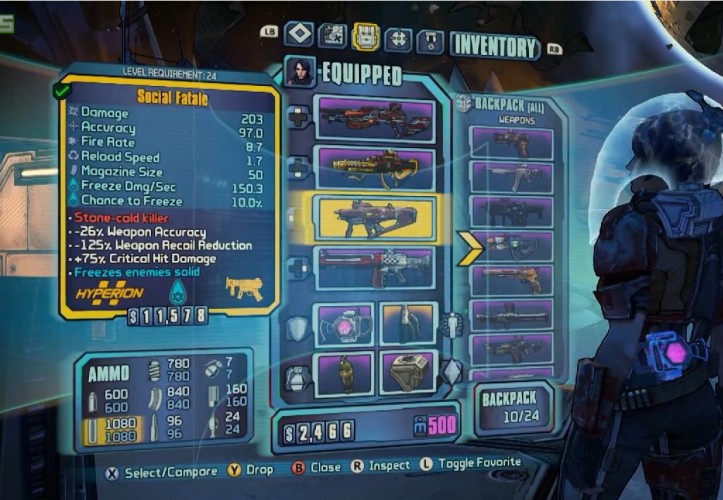Select the first equipped red assault rifle
Viewport: 723px width, 500px height.
(x=374, y=117)
